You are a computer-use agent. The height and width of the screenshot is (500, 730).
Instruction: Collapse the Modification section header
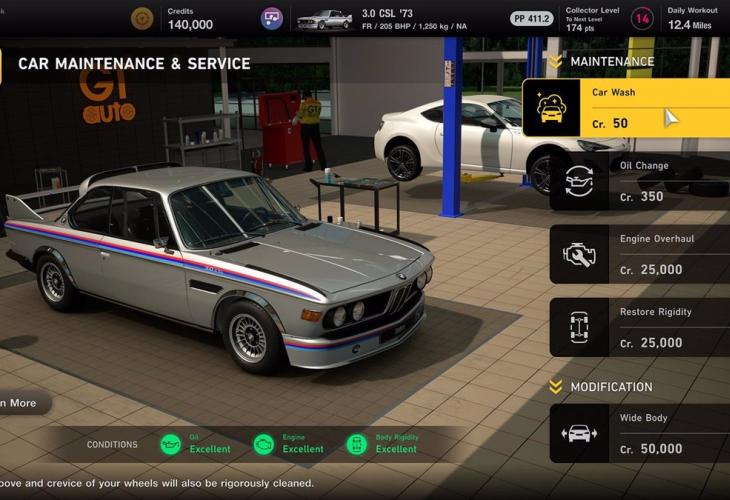pyautogui.click(x=556, y=387)
